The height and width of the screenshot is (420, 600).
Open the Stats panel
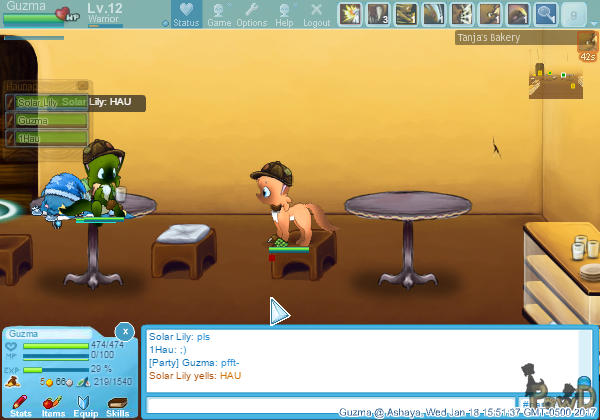click(x=20, y=404)
